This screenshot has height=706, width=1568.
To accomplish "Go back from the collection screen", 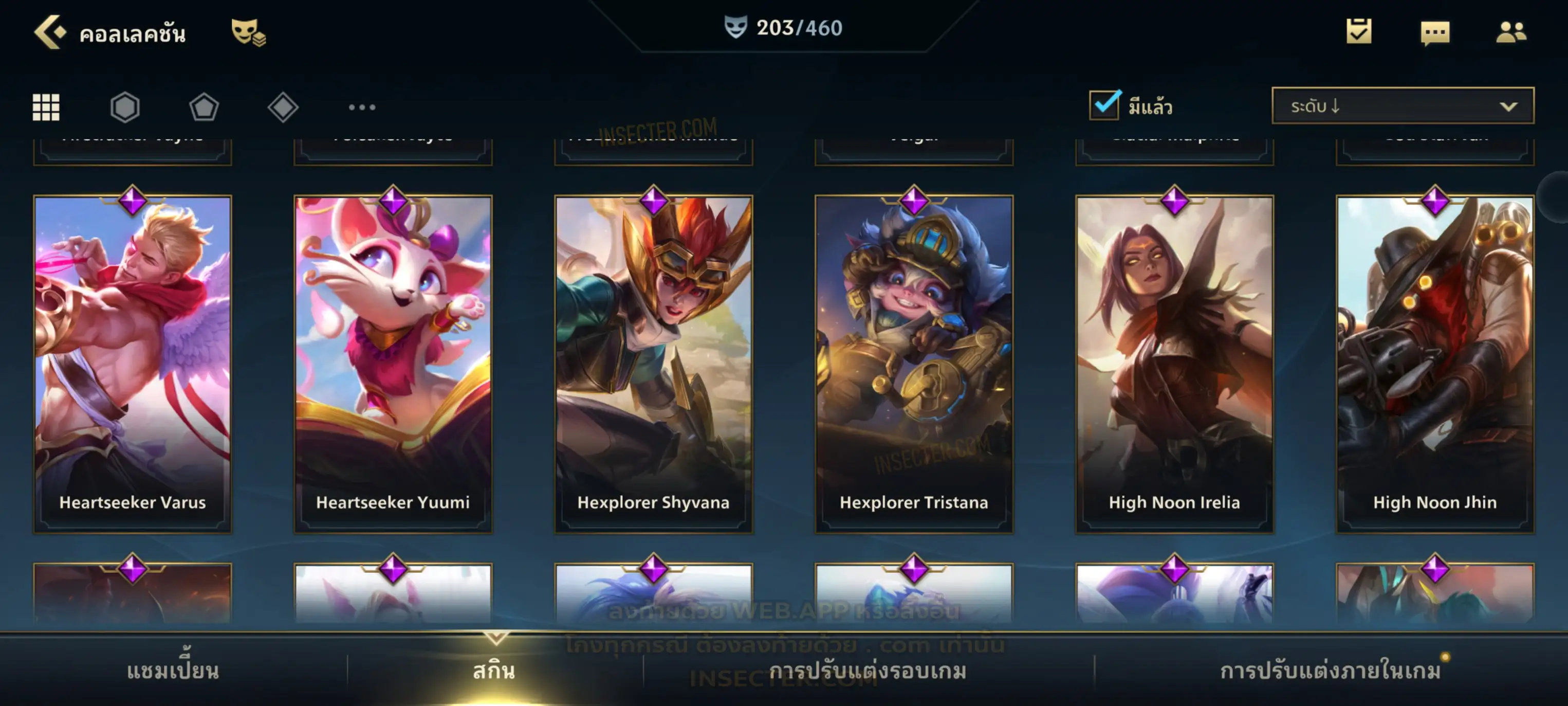I will pyautogui.click(x=49, y=32).
